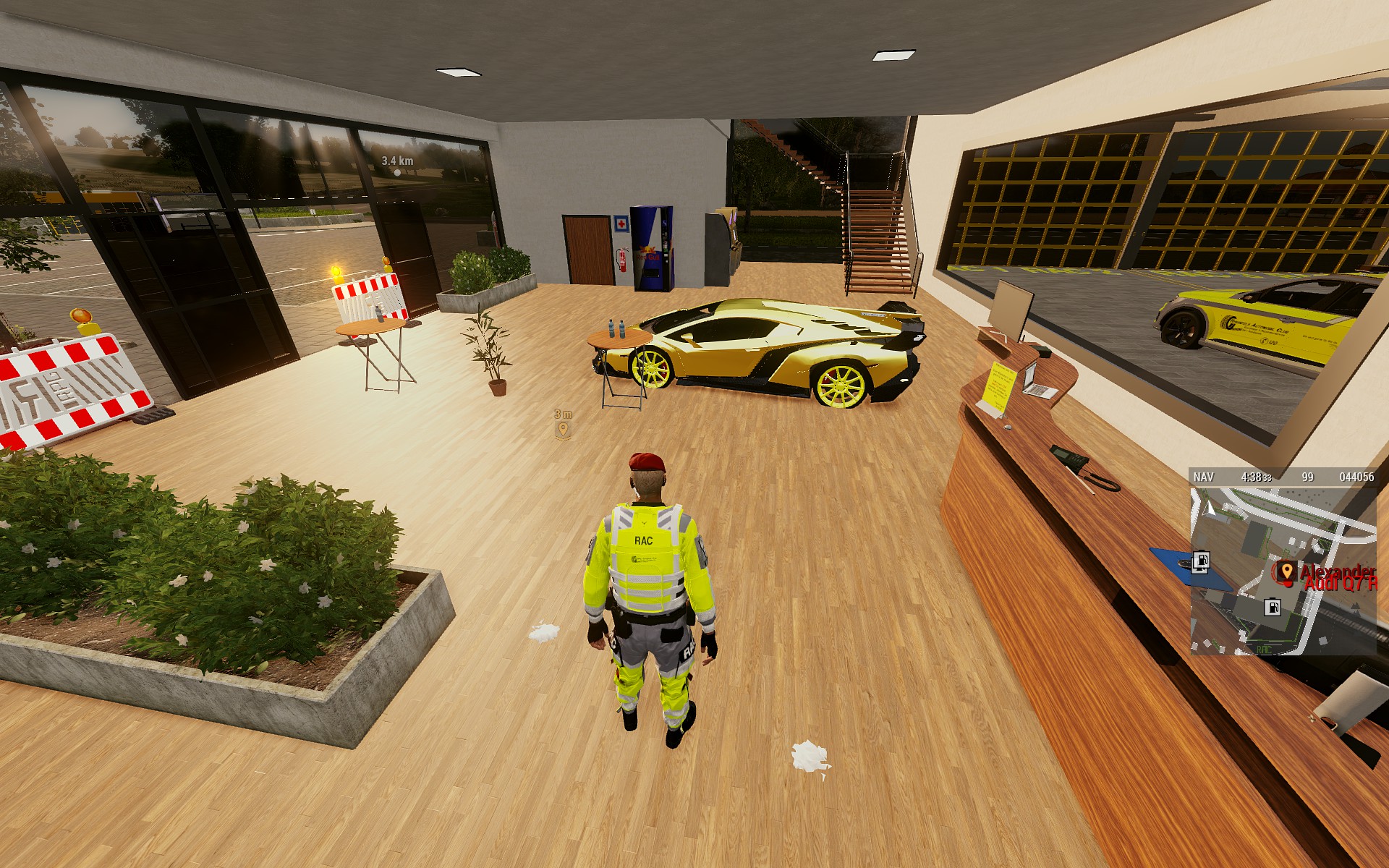Image resolution: width=1389 pixels, height=868 pixels.
Task: Select the orange location pin on the minimap
Action: (x=1286, y=571)
